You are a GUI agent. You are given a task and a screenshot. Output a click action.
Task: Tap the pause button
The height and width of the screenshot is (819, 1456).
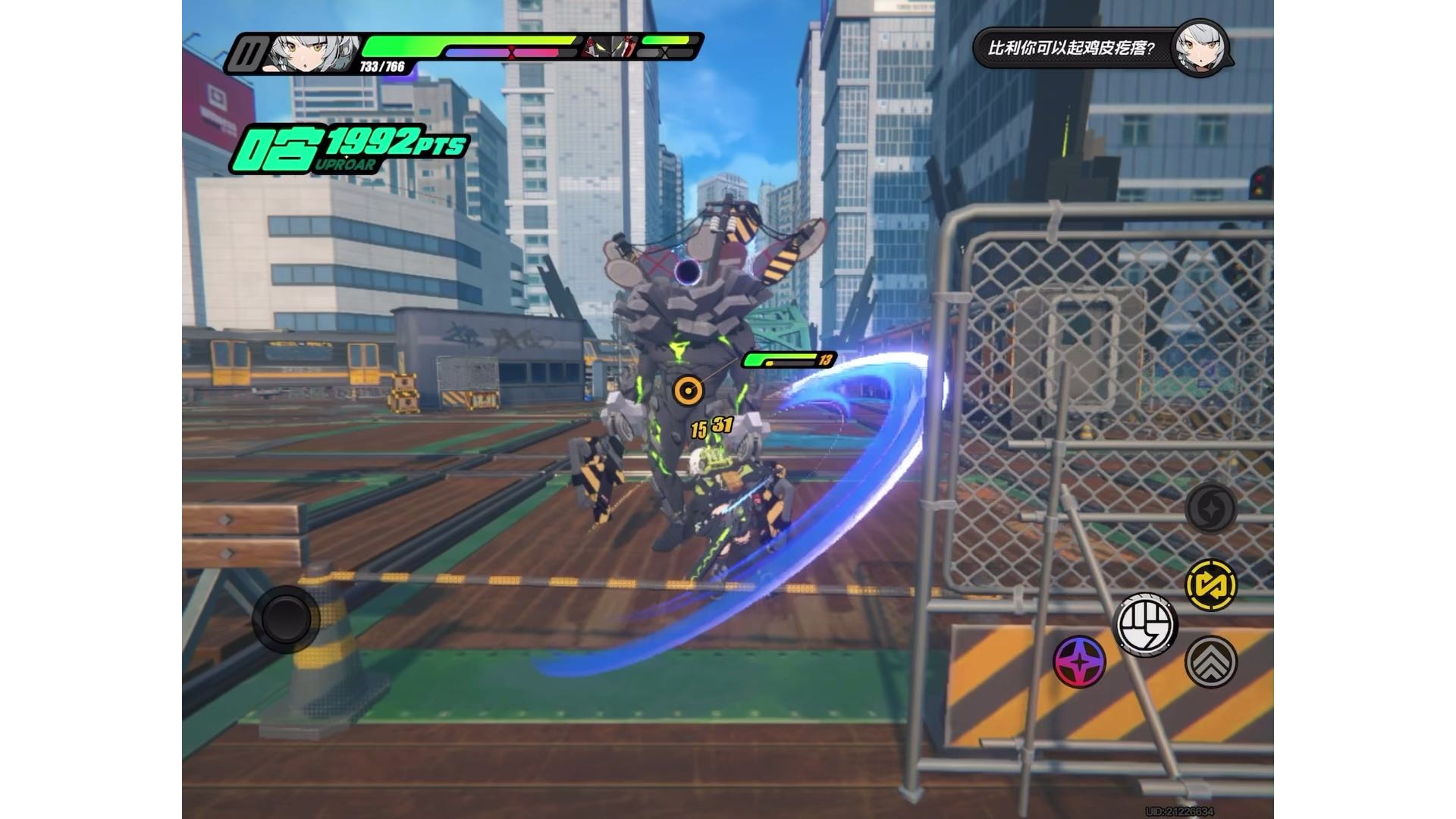247,53
